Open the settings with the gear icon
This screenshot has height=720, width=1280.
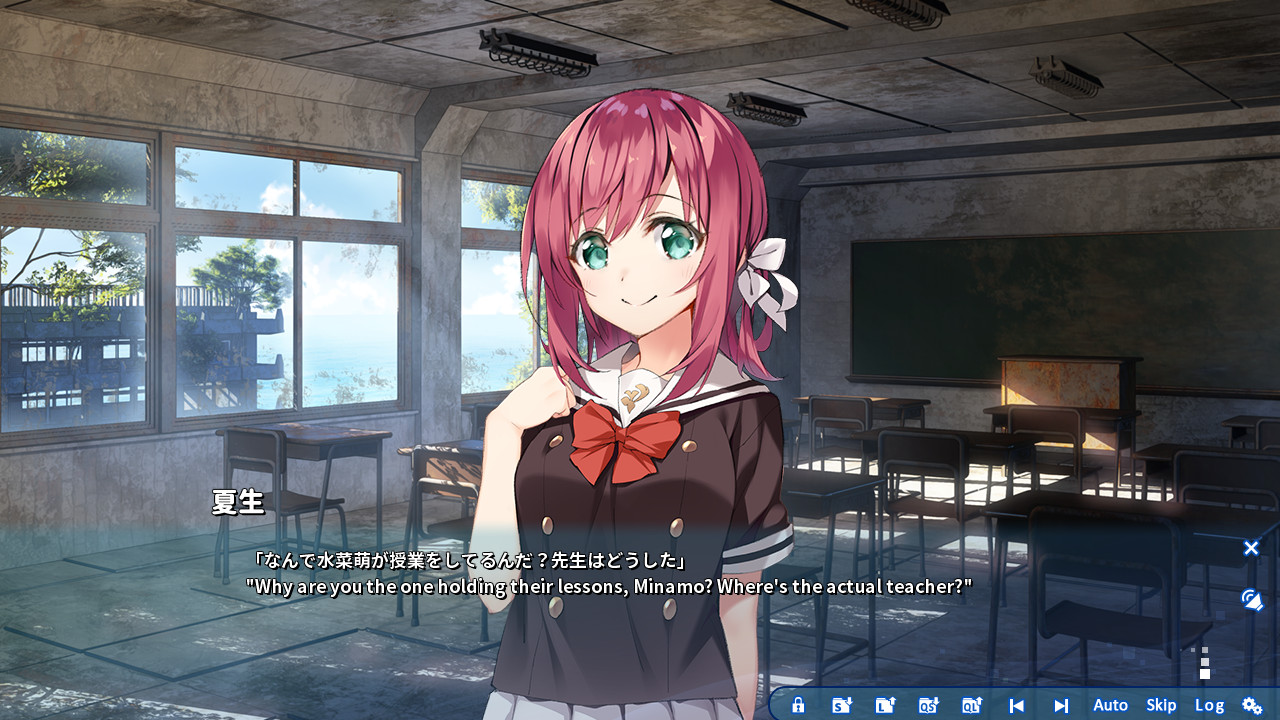point(1252,705)
